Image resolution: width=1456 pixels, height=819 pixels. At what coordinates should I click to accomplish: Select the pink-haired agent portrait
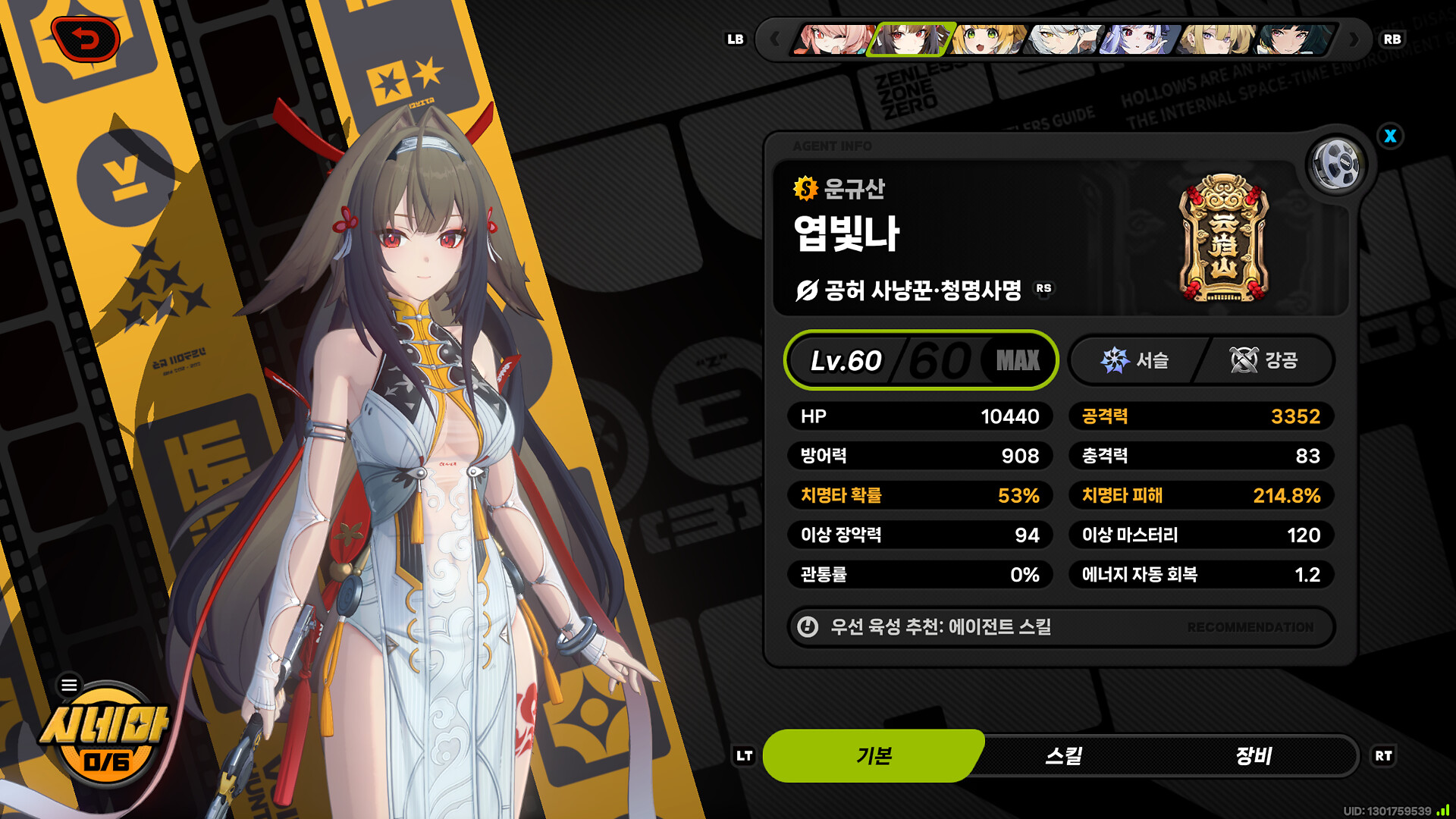[833, 39]
